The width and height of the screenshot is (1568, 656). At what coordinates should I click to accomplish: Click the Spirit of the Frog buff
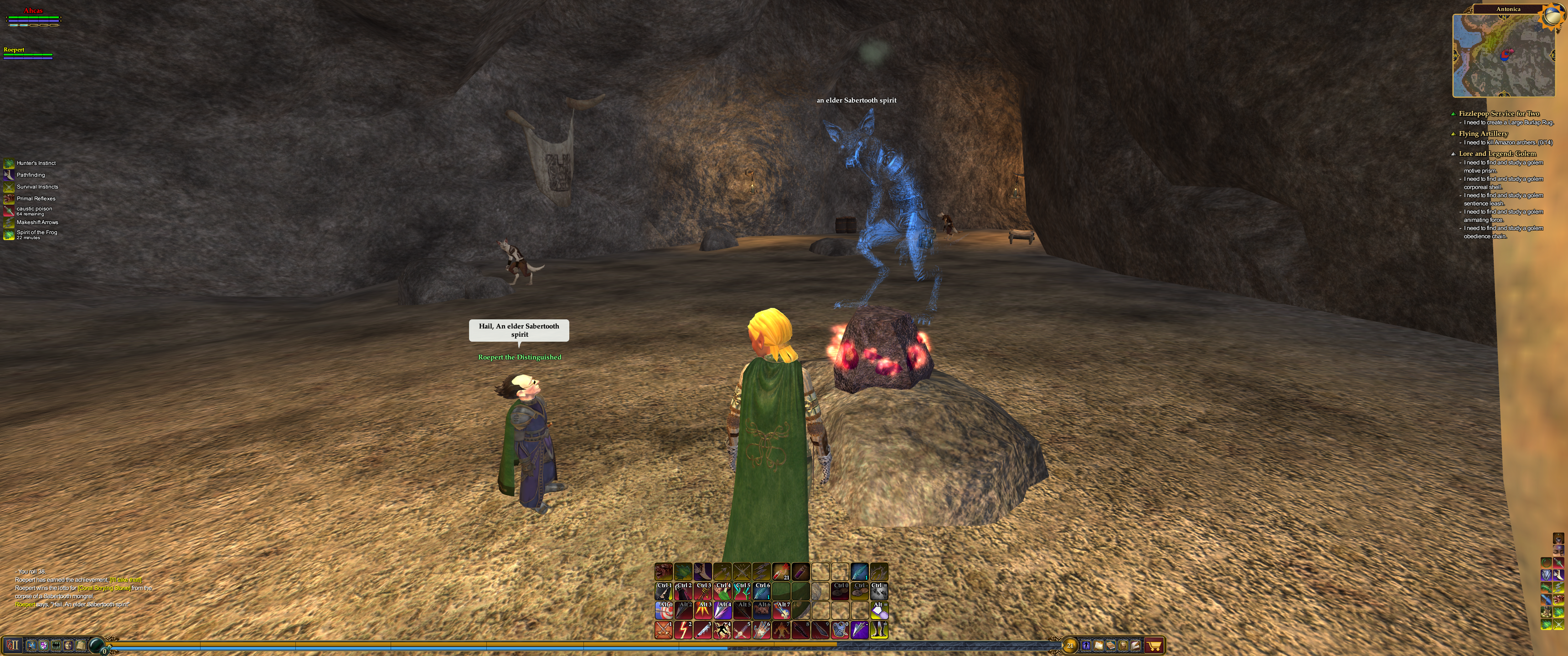[x=36, y=232]
